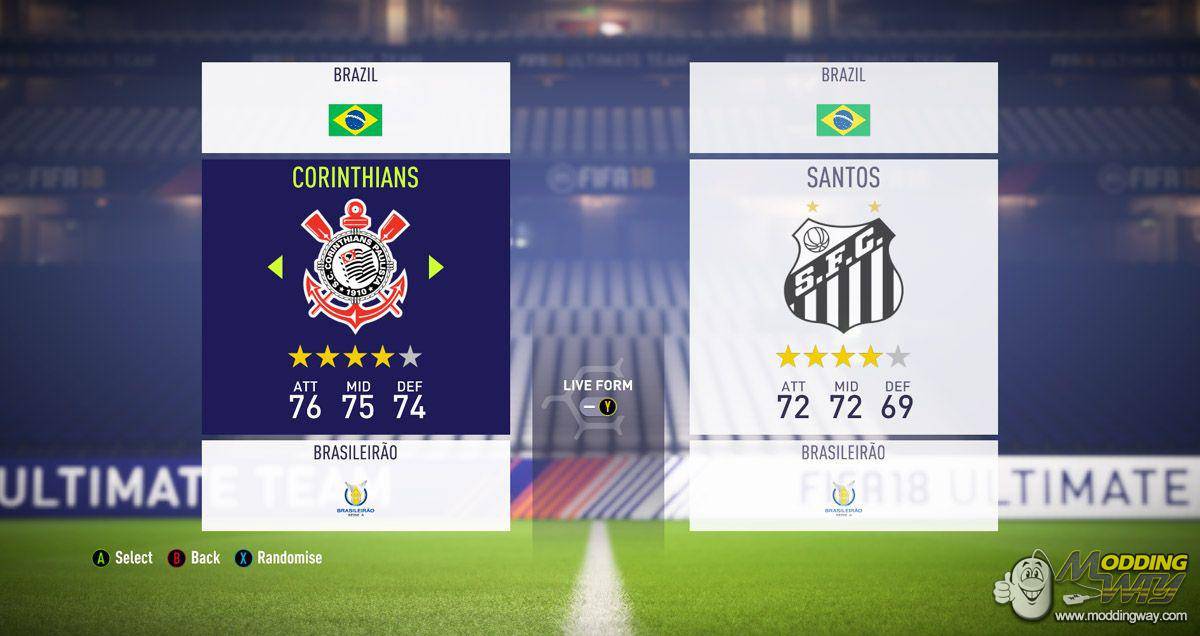
Task: Randomise the team selection
Action: (279, 558)
